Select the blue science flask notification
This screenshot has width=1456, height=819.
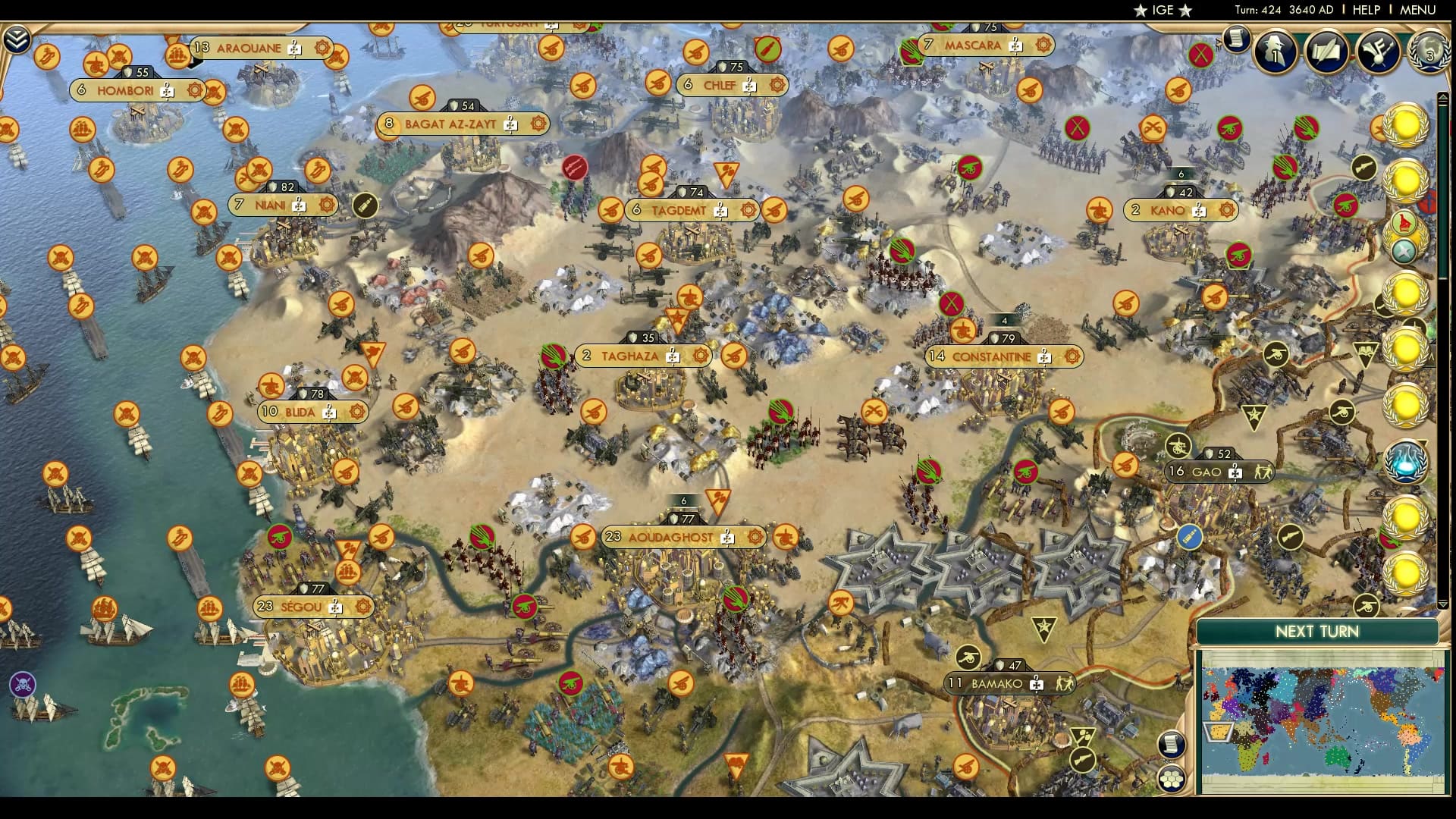[x=1405, y=462]
